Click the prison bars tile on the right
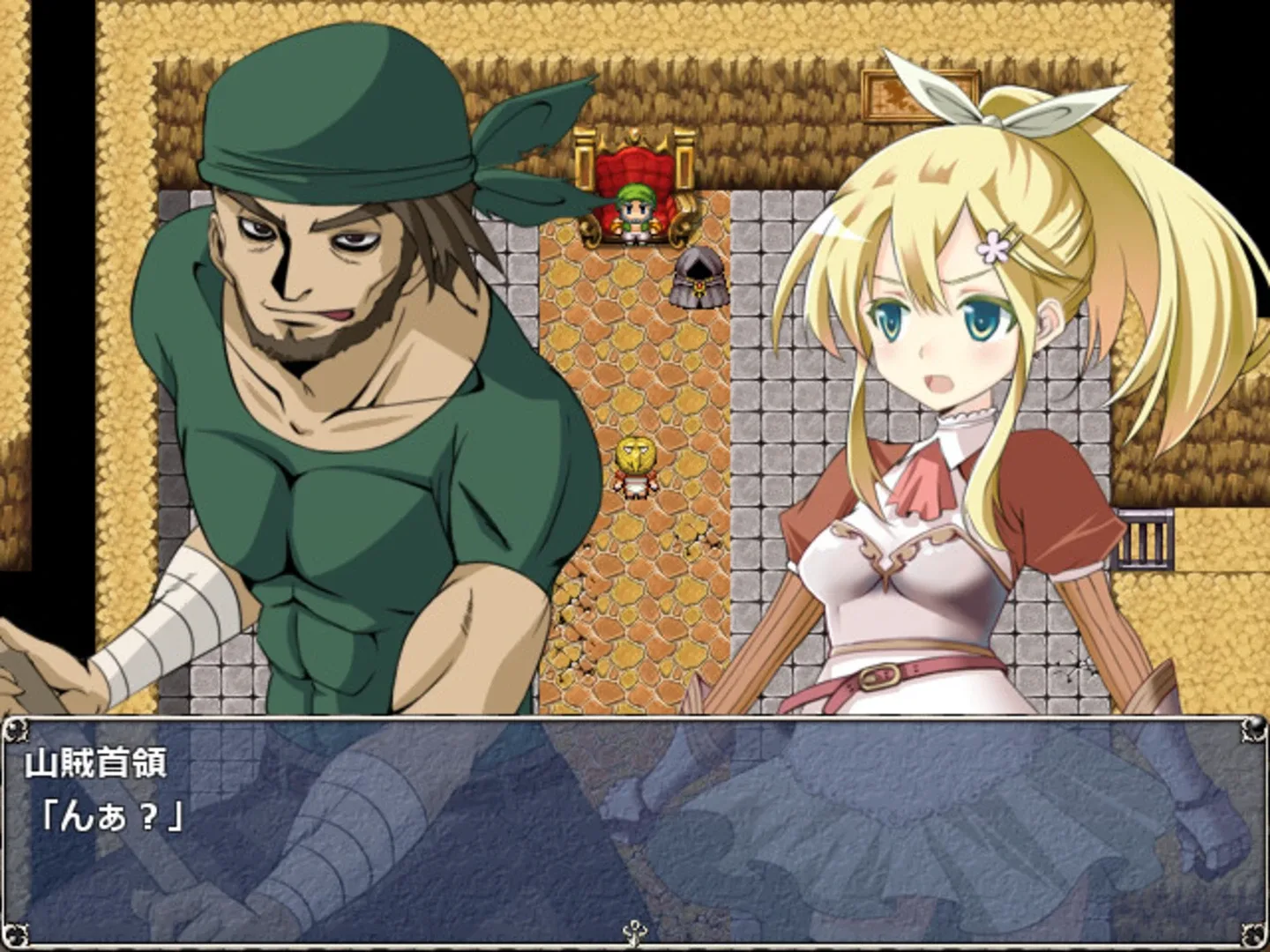This screenshot has width=1270, height=952. pyautogui.click(x=1143, y=538)
